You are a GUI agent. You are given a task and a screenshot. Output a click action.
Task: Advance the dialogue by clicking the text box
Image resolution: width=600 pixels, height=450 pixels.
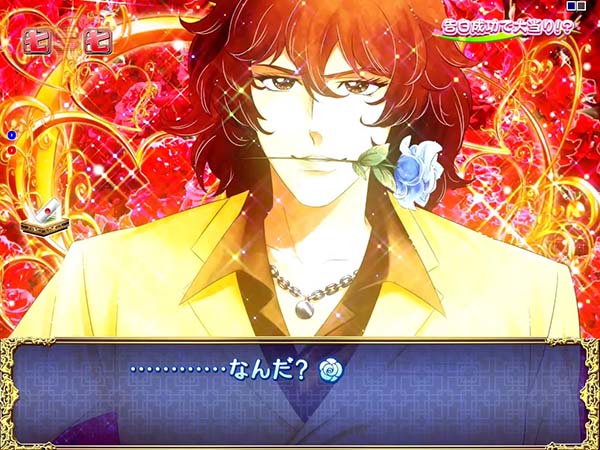300,395
